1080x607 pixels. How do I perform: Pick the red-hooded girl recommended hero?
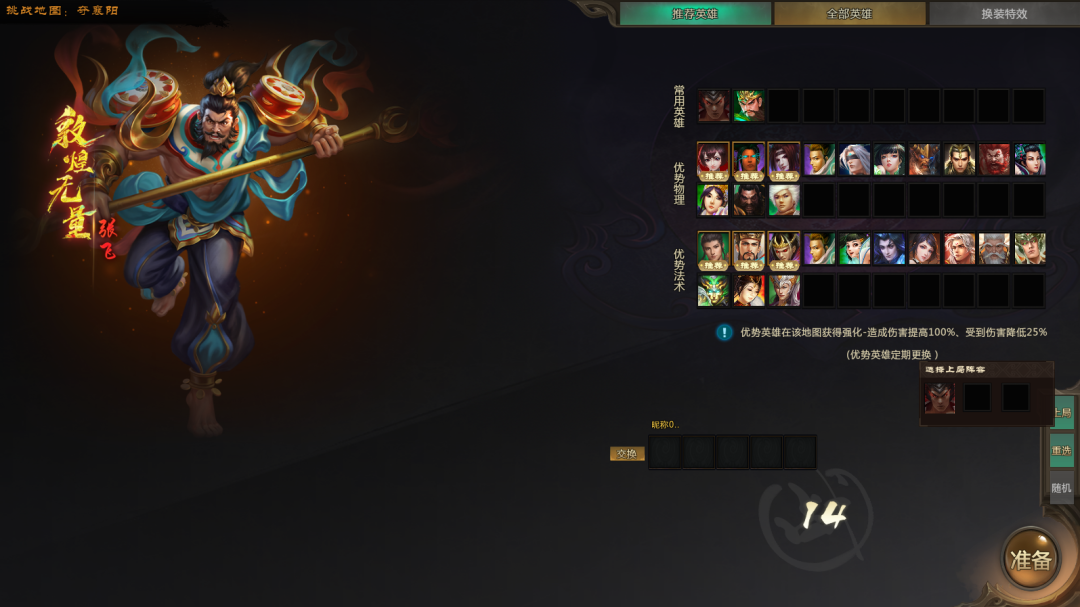click(x=714, y=159)
